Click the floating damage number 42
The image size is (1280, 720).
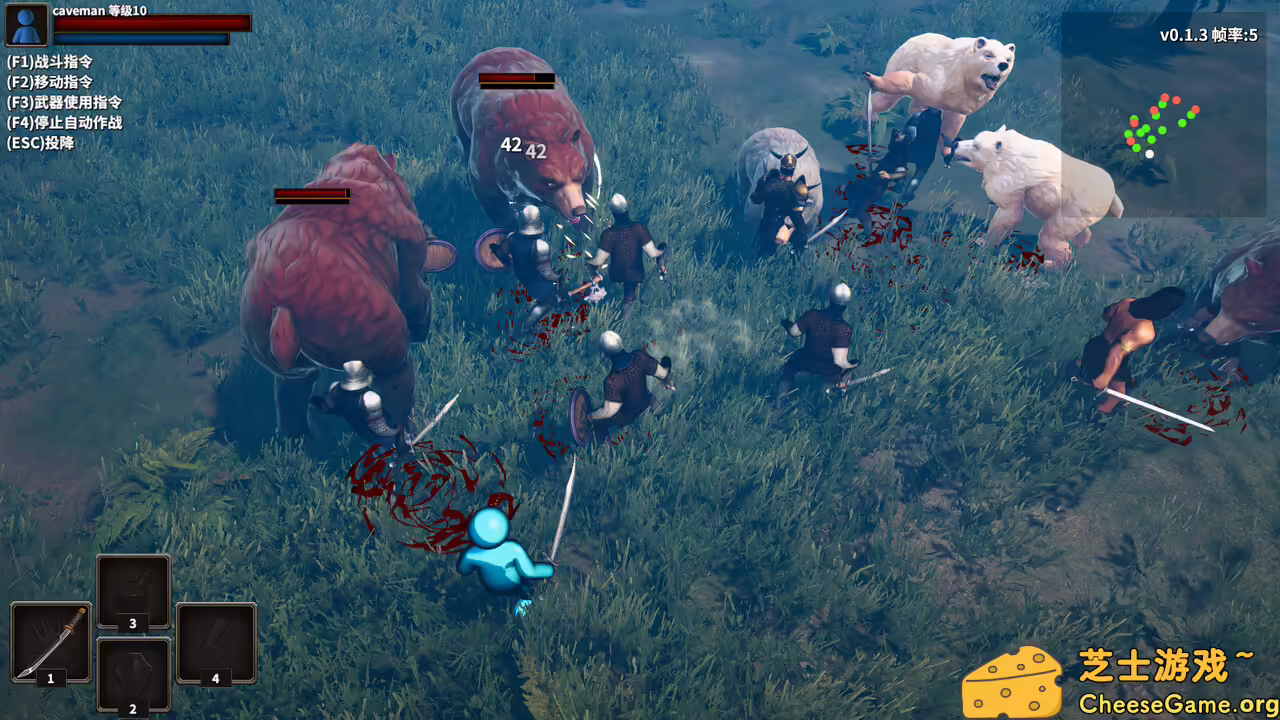click(x=510, y=145)
